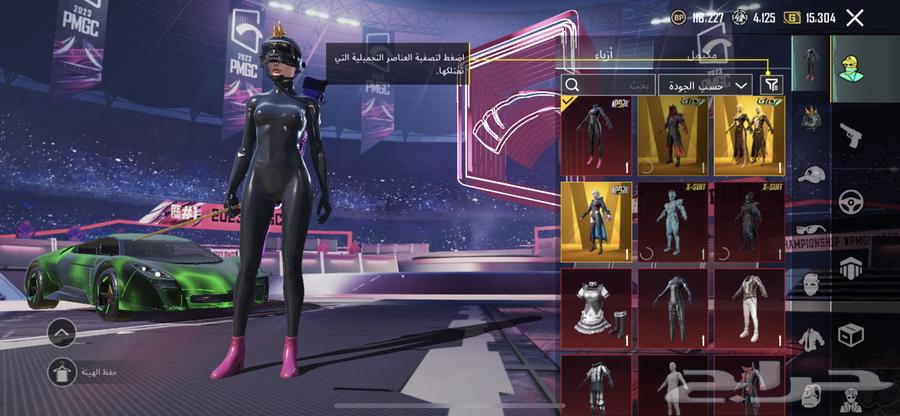Expand the up-arrow circle button

63,331
